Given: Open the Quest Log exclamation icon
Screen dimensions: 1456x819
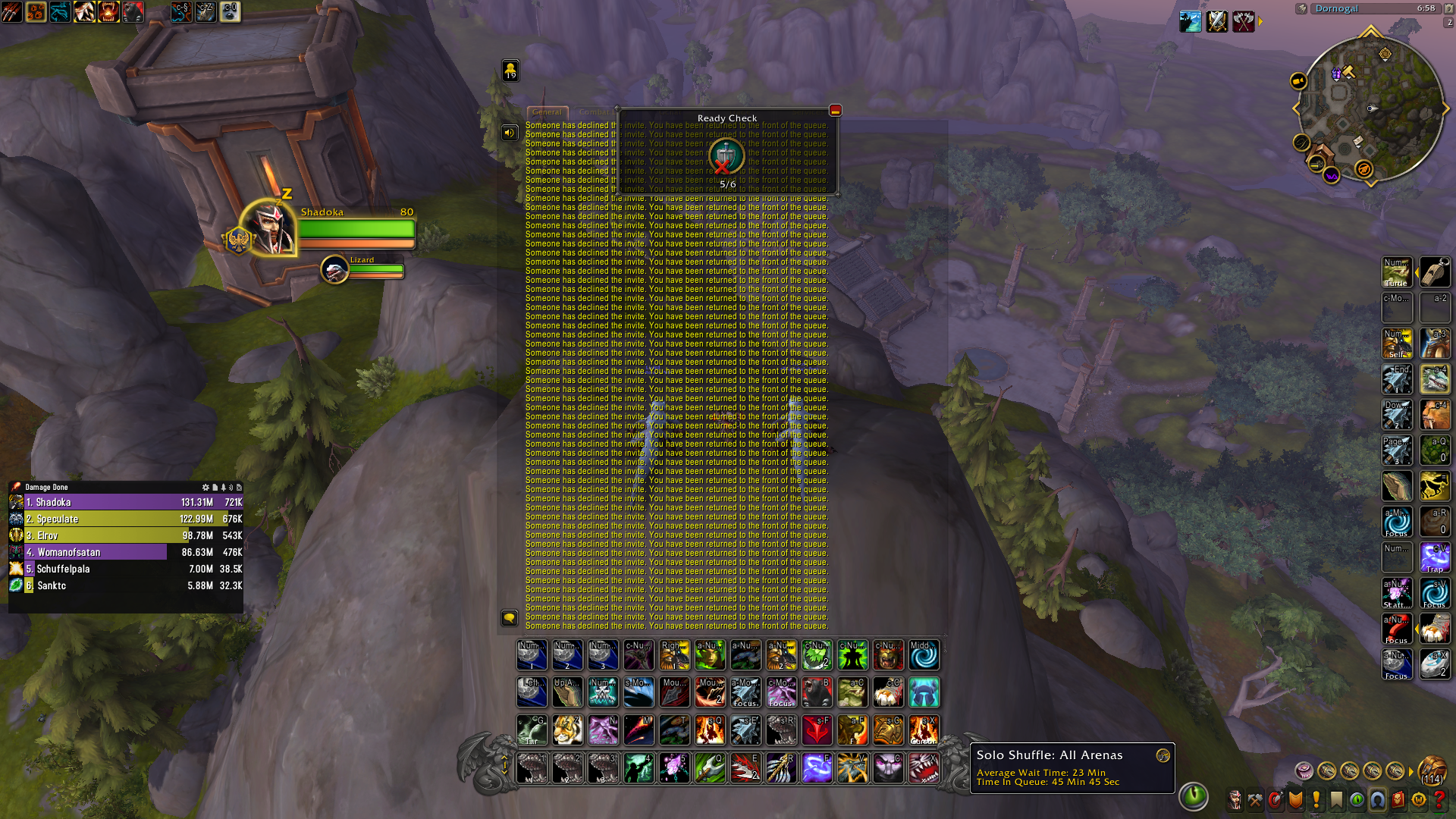Looking at the screenshot, I should [x=1316, y=798].
